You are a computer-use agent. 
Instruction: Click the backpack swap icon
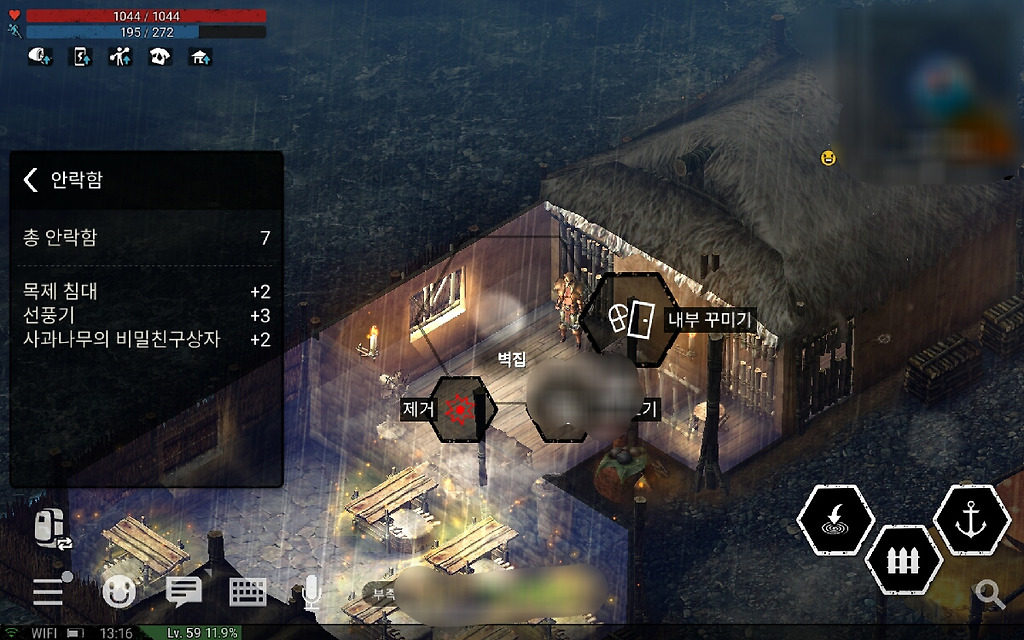(53, 528)
